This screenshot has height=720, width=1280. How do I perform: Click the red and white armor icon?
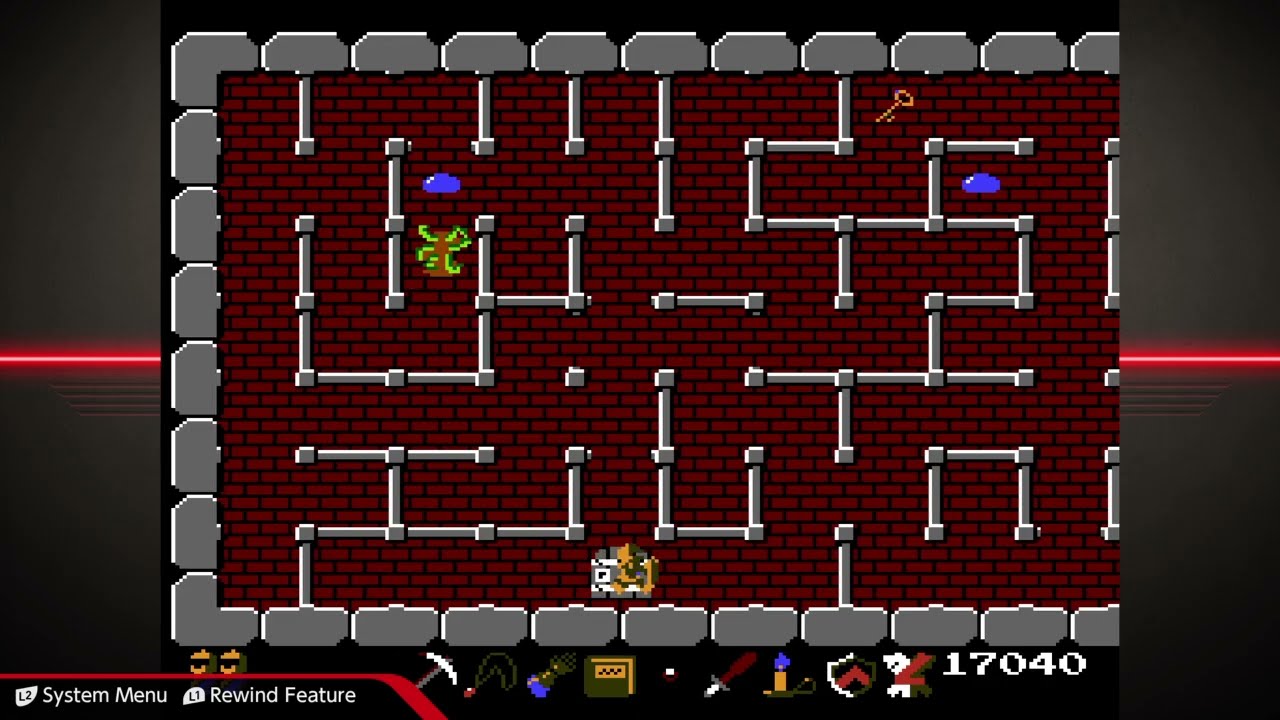[x=908, y=674]
